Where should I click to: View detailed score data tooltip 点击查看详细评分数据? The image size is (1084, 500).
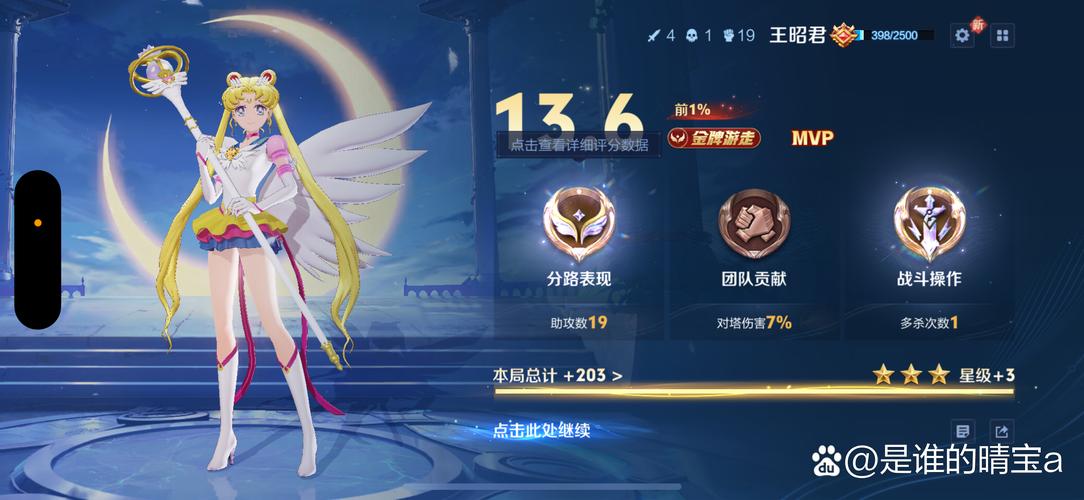pyautogui.click(x=579, y=145)
